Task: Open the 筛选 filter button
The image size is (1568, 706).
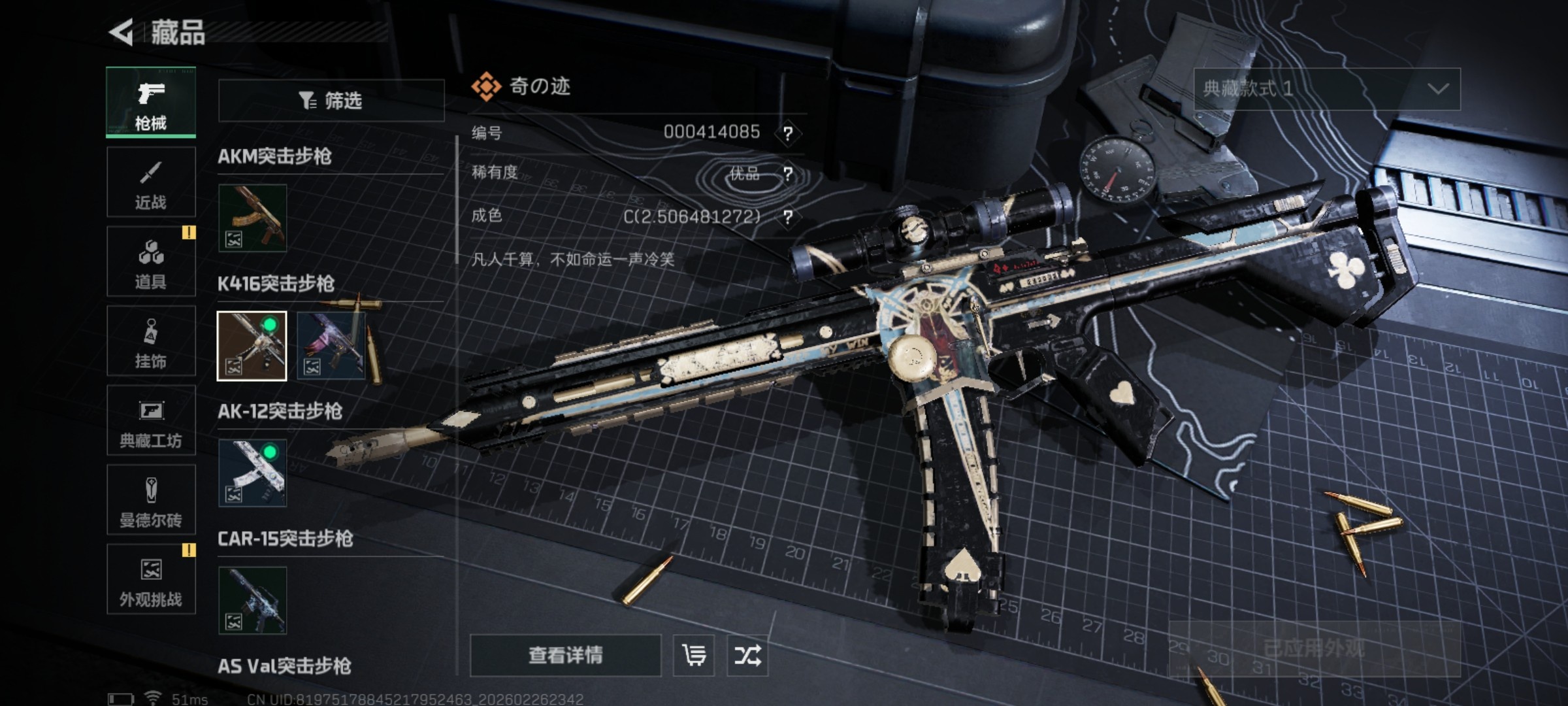Action: tap(331, 101)
